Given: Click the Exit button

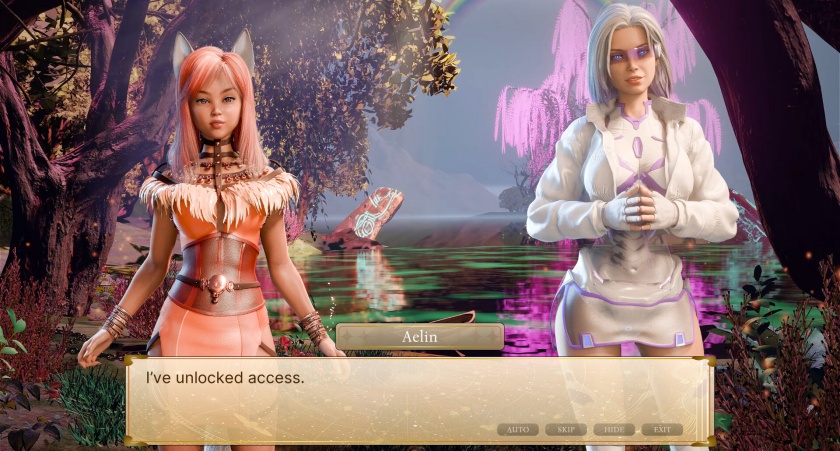Looking at the screenshot, I should pyautogui.click(x=662, y=429).
